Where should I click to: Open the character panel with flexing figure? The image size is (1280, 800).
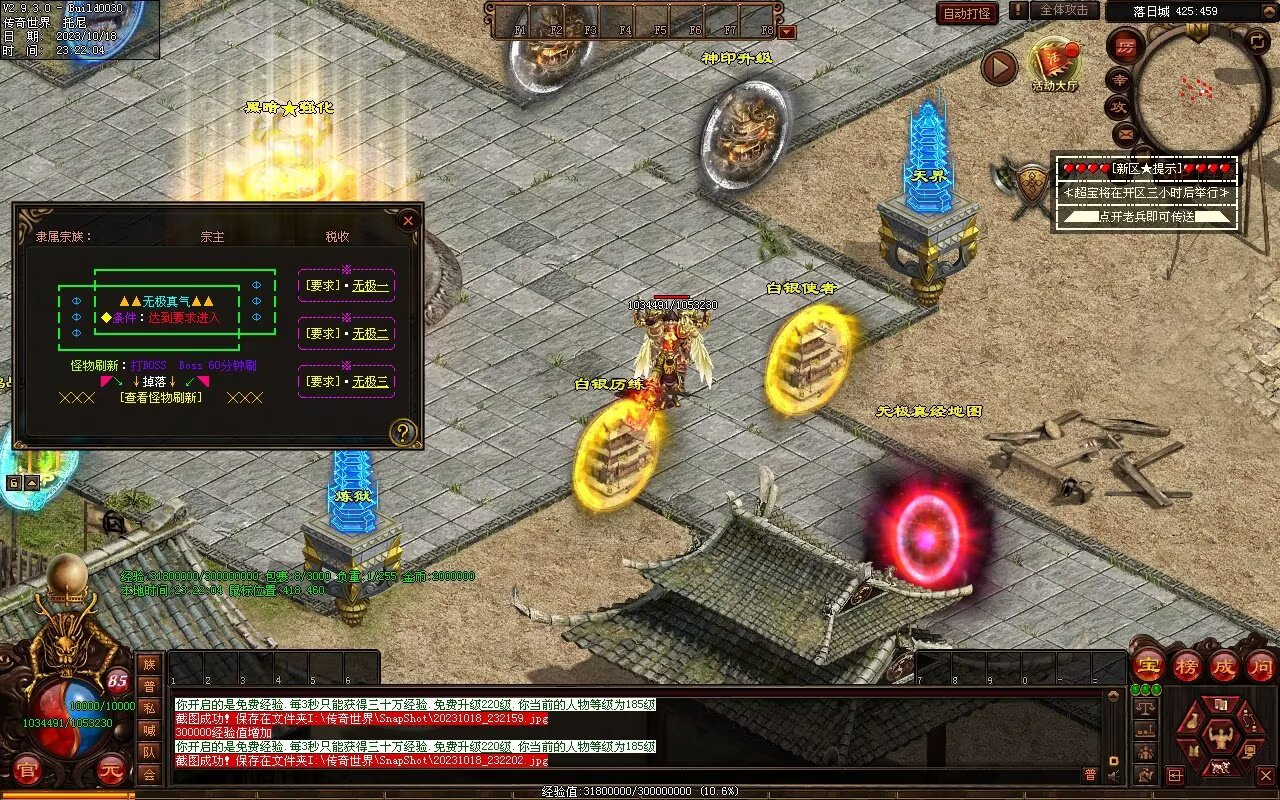pyautogui.click(x=1219, y=738)
